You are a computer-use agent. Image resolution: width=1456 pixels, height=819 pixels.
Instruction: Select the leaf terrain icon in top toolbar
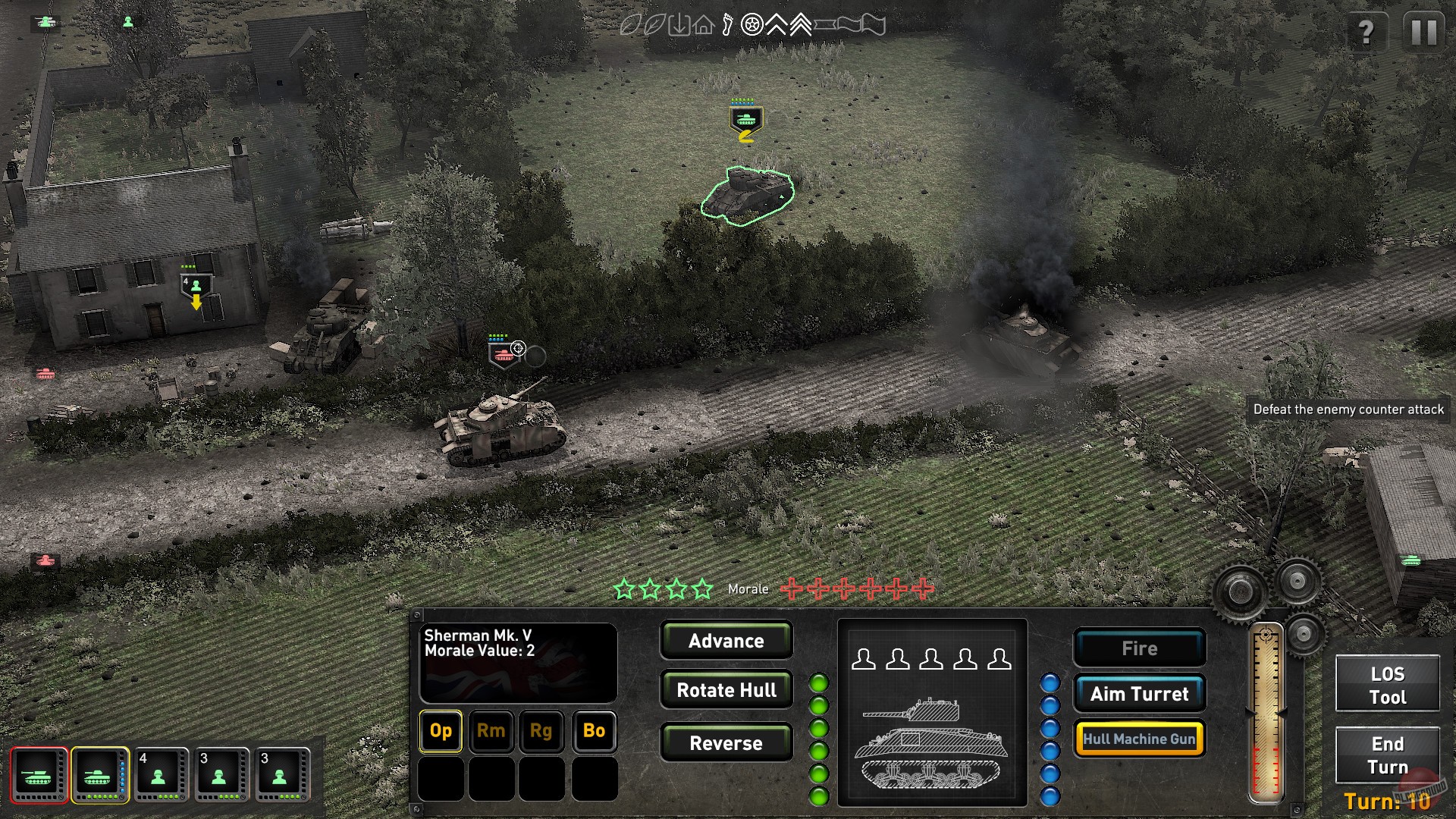pyautogui.click(x=656, y=25)
